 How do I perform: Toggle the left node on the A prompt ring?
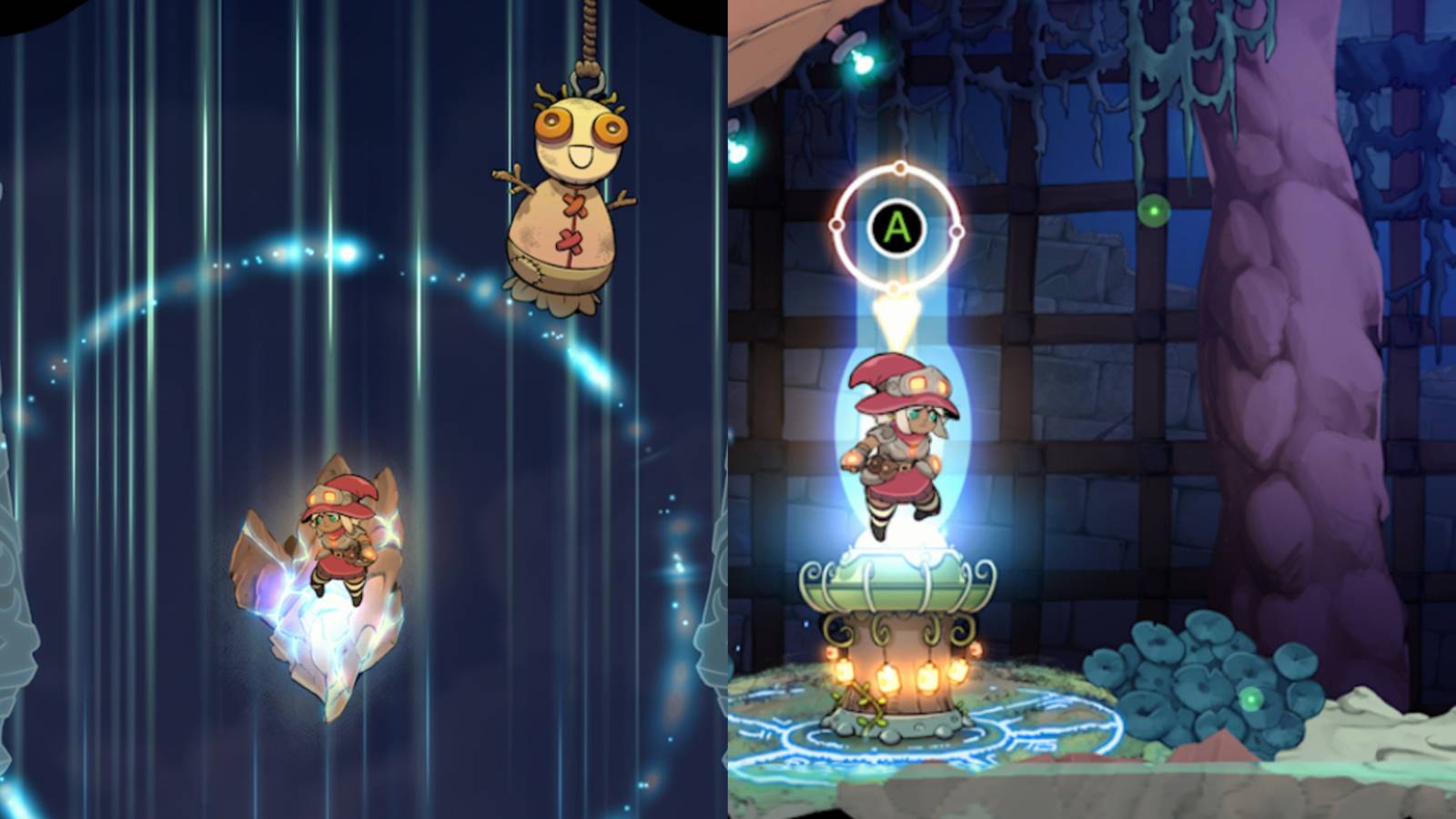[837, 224]
